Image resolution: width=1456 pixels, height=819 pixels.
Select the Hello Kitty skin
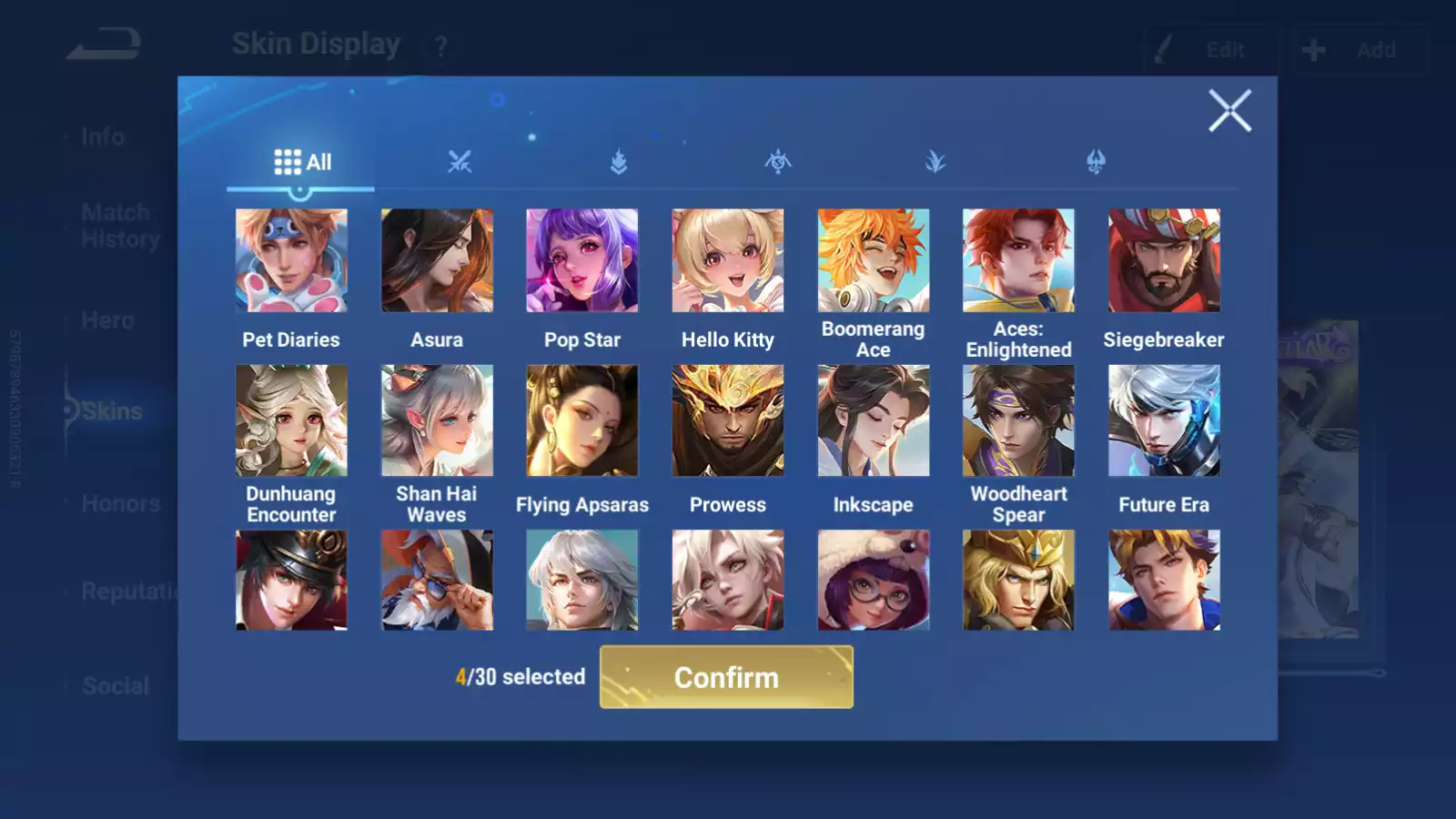click(728, 260)
